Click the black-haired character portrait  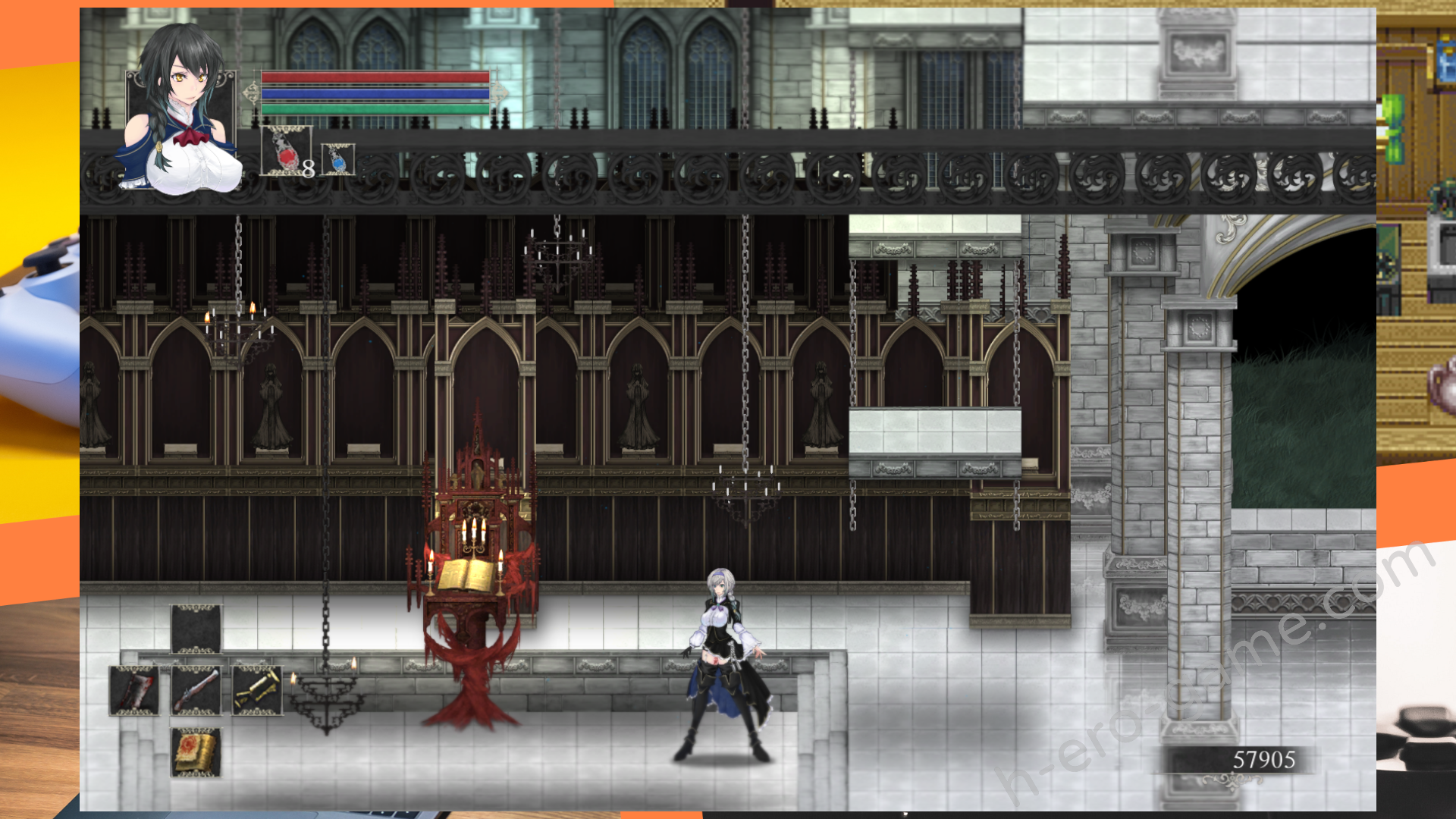pos(181,114)
